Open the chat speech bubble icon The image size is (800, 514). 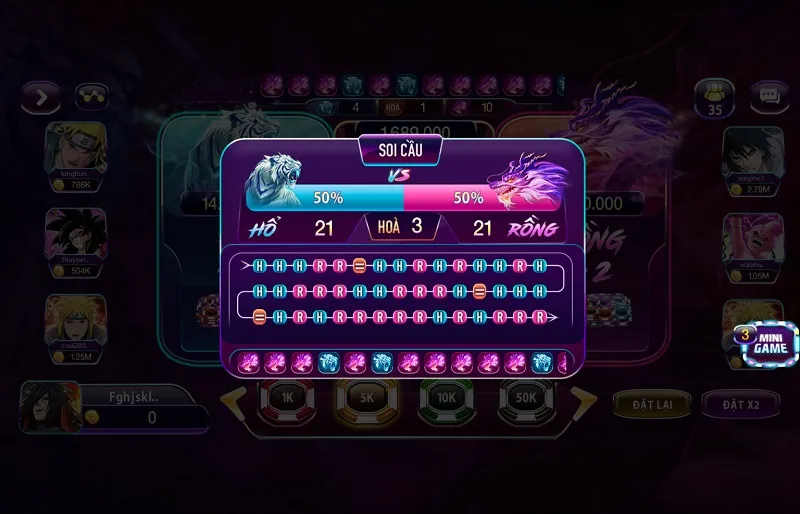769,96
